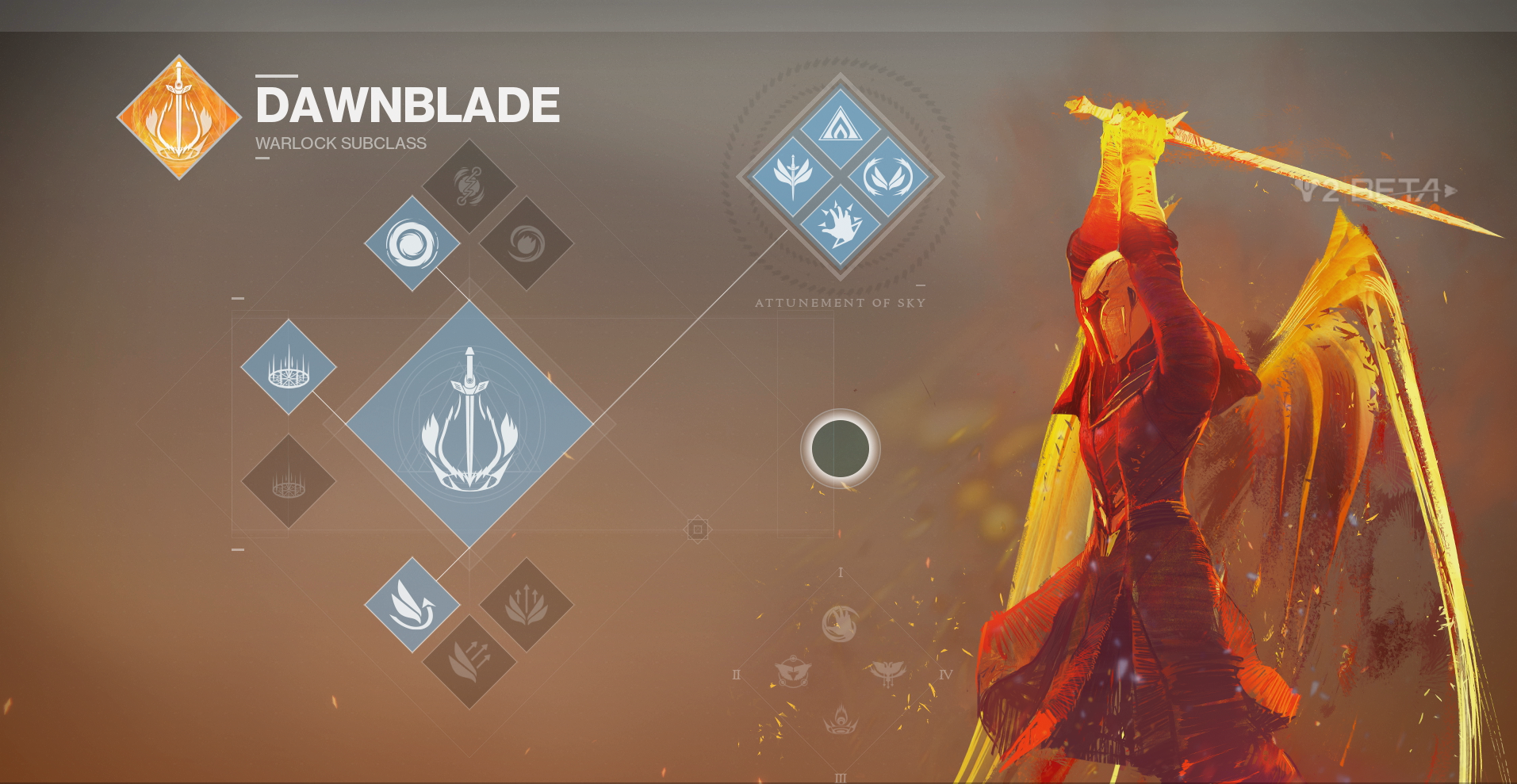Choose the dimmed glide with three vertical arrows

(526, 605)
